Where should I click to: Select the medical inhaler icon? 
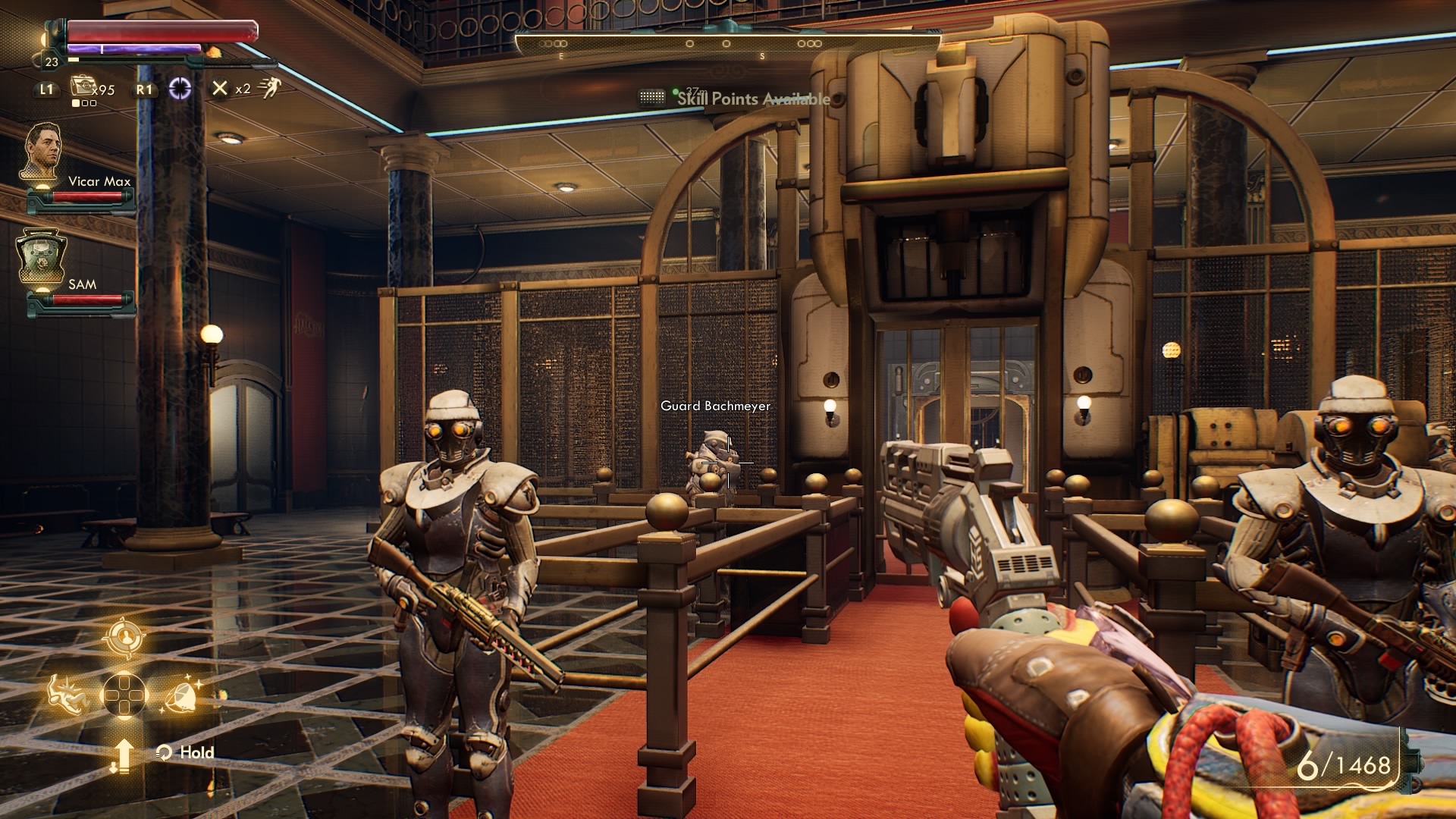(82, 88)
